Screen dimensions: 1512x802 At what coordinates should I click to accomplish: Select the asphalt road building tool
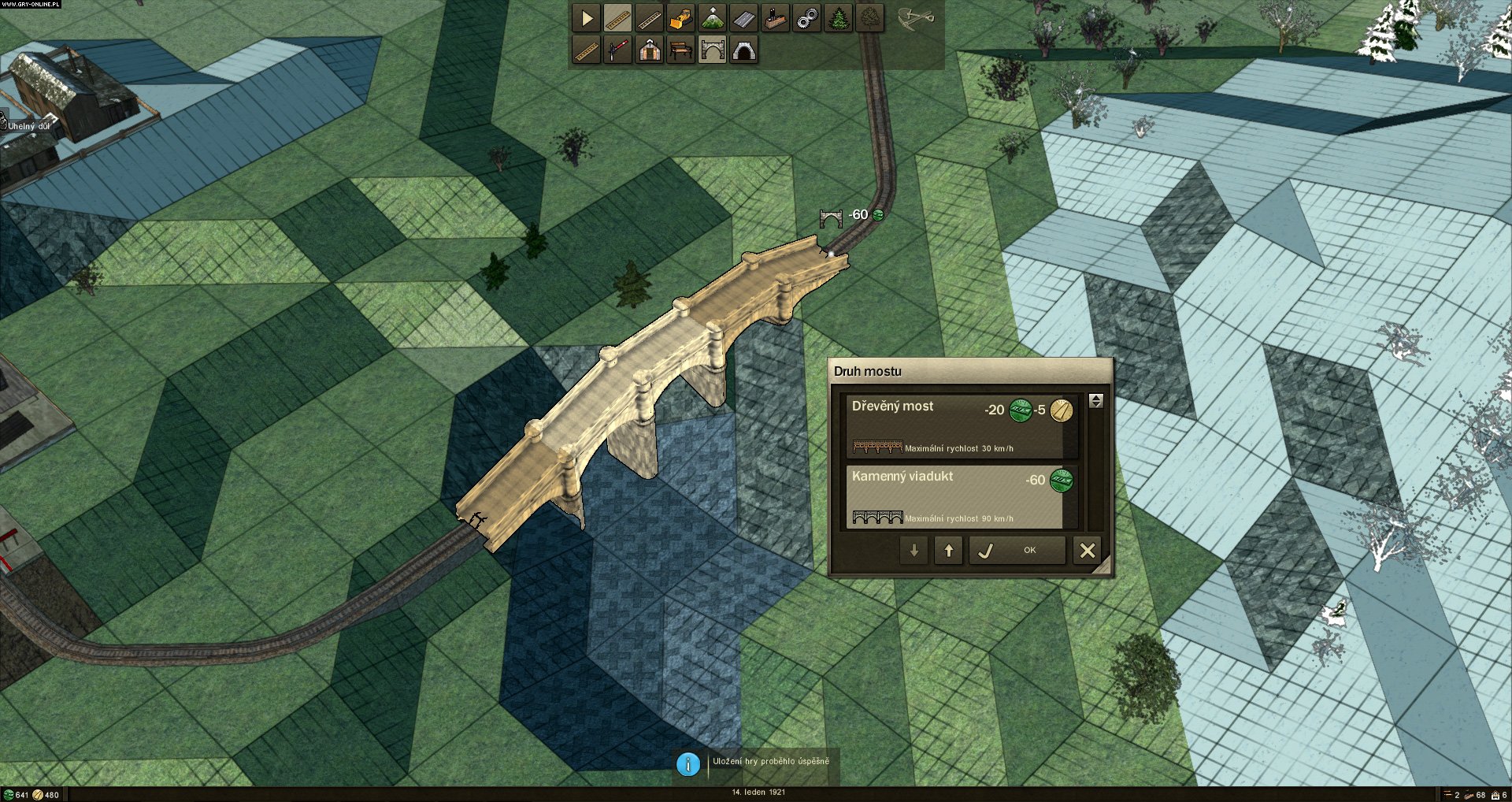pyautogui.click(x=744, y=19)
